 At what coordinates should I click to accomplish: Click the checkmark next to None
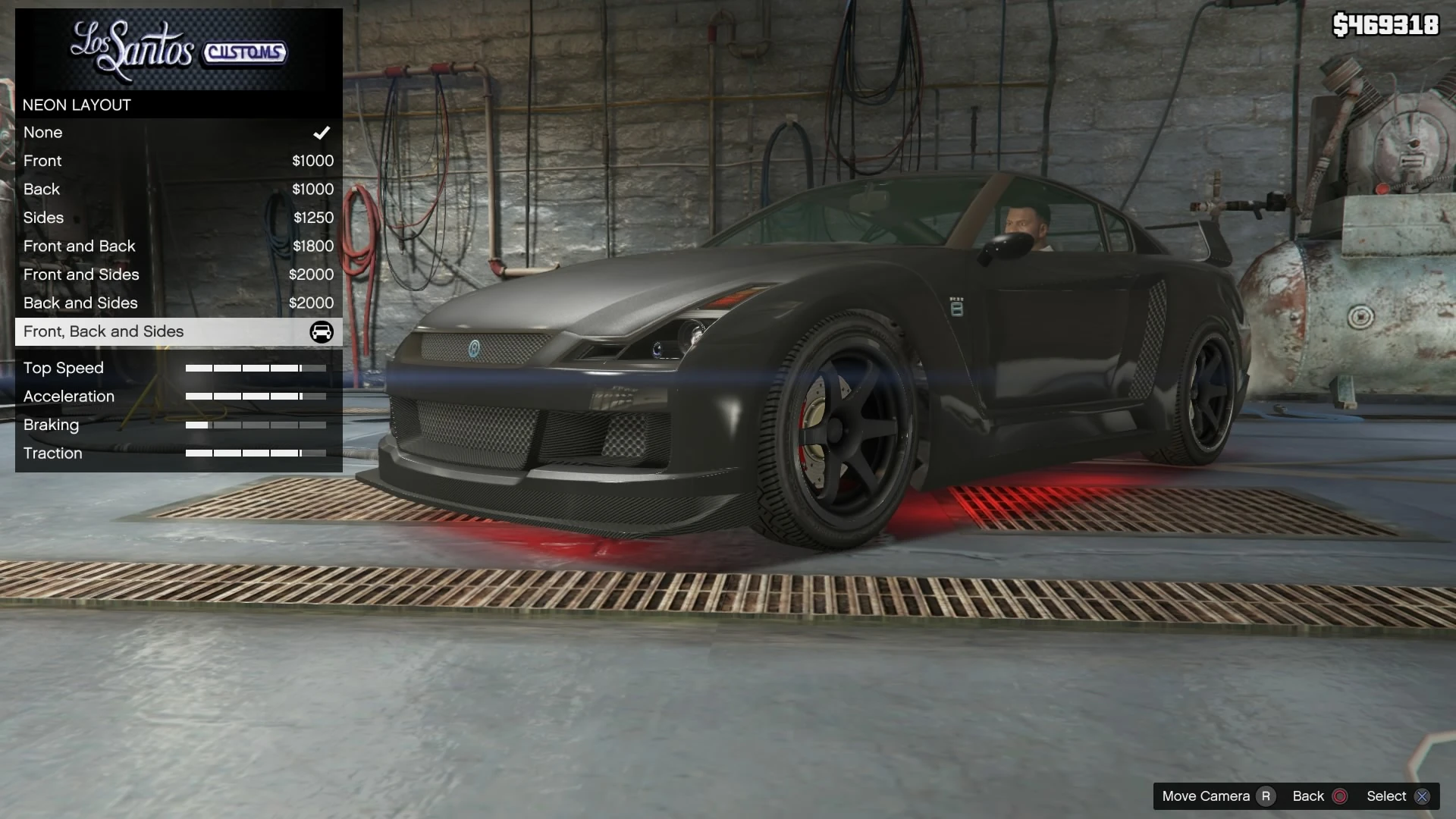pos(321,132)
